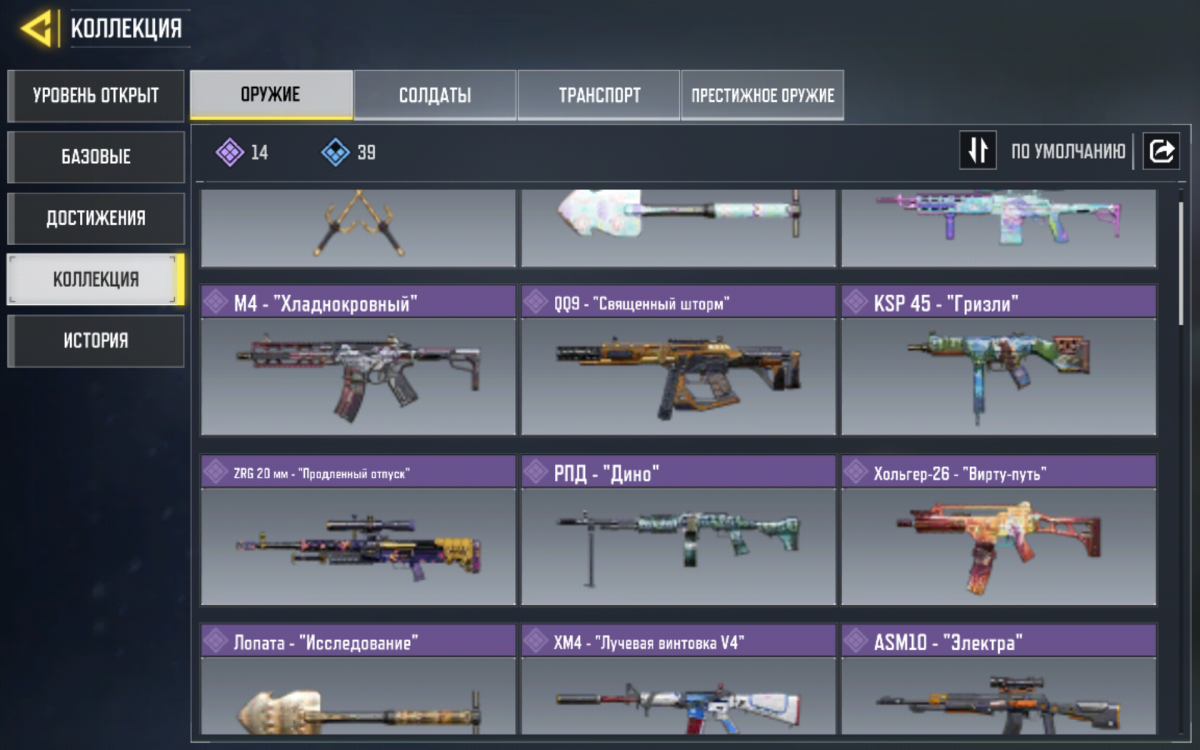Open the Престижное оружие tab
Image resolution: width=1200 pixels, height=750 pixels.
[762, 96]
